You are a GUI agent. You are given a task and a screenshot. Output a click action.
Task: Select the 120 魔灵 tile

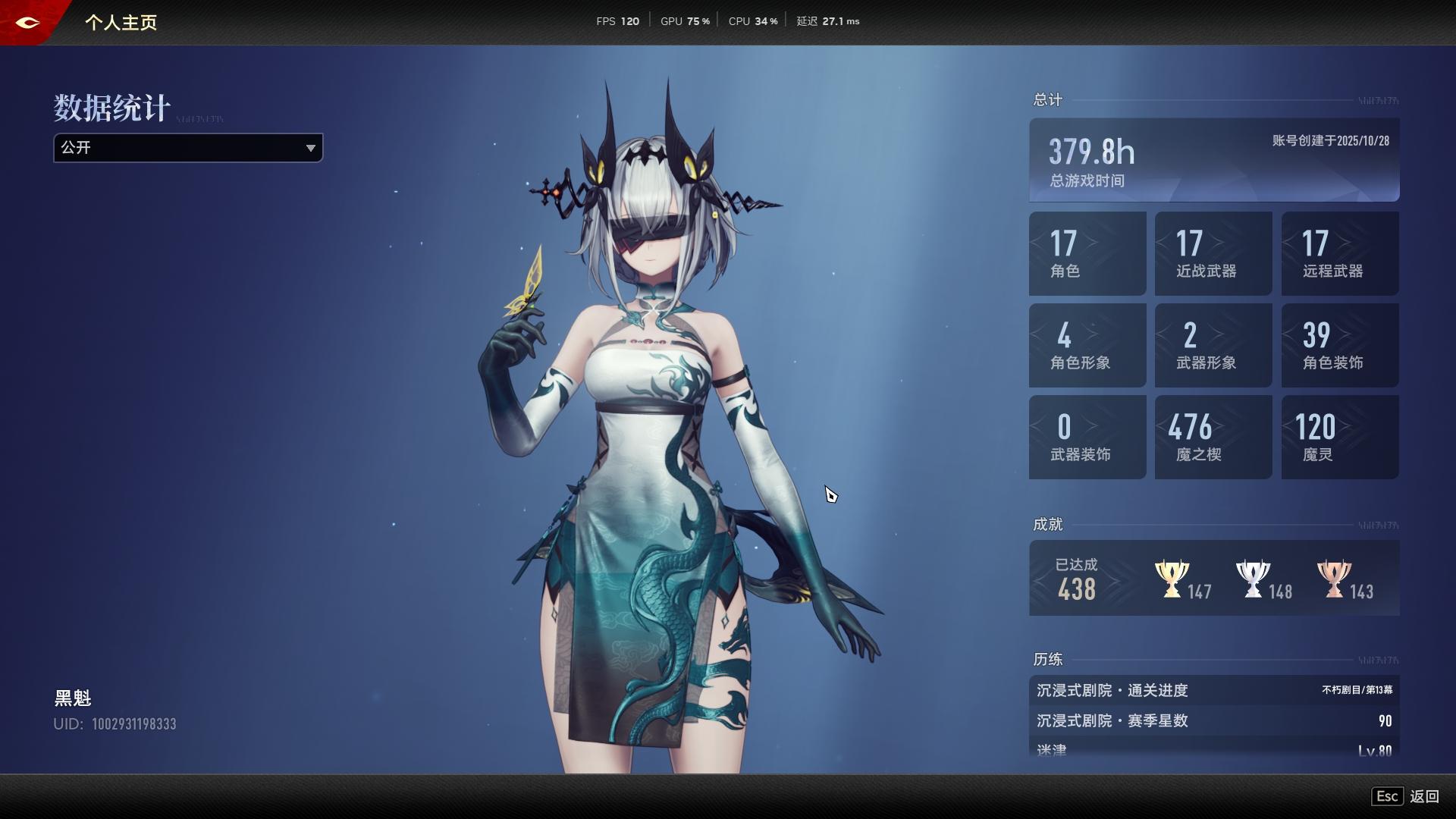point(1339,437)
